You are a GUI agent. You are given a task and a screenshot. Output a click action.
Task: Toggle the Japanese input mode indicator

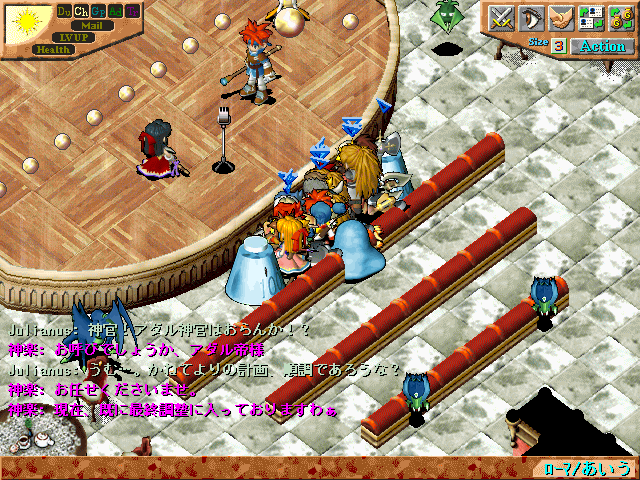[589, 468]
